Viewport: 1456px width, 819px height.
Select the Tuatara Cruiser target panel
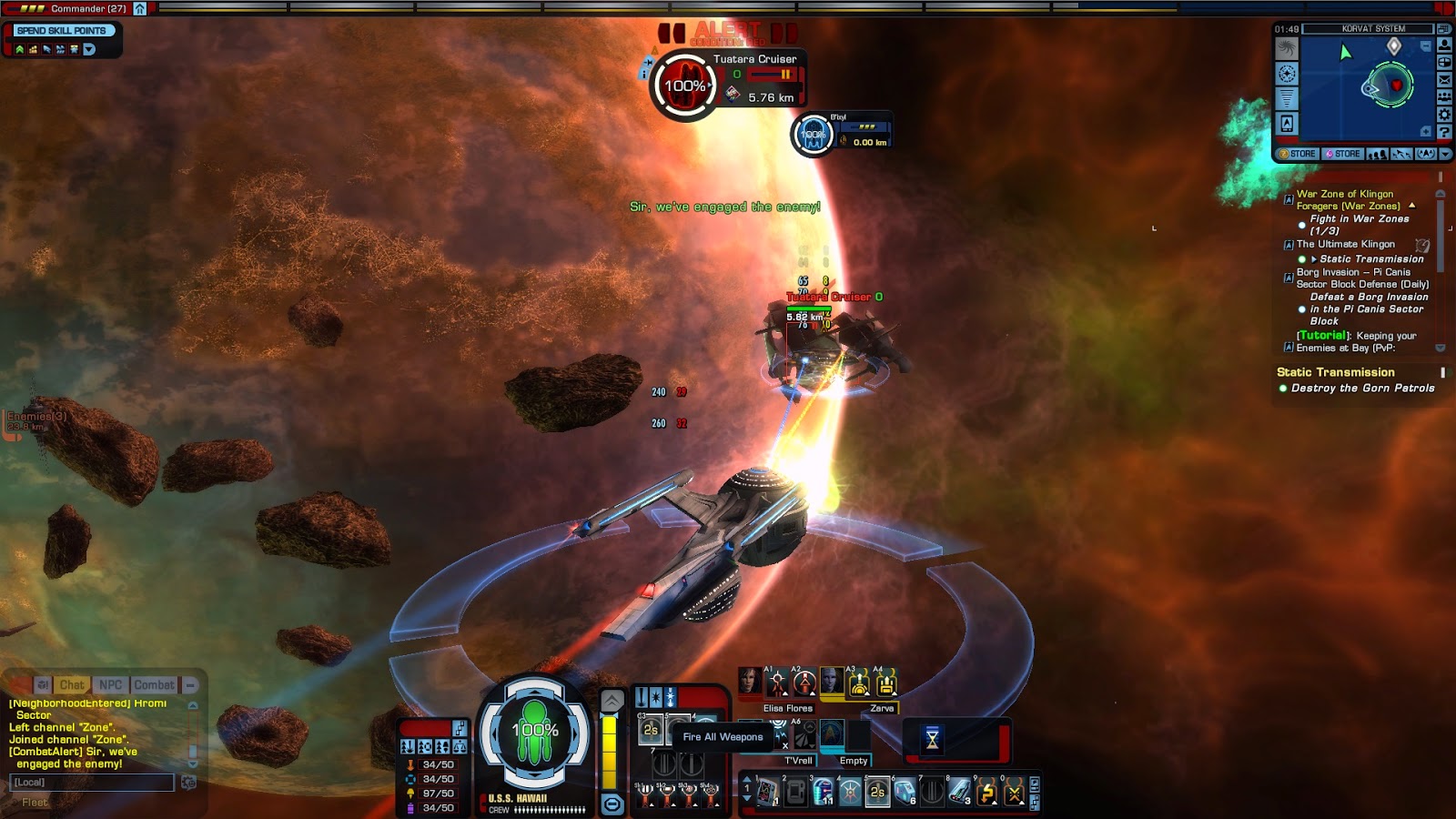tap(728, 84)
